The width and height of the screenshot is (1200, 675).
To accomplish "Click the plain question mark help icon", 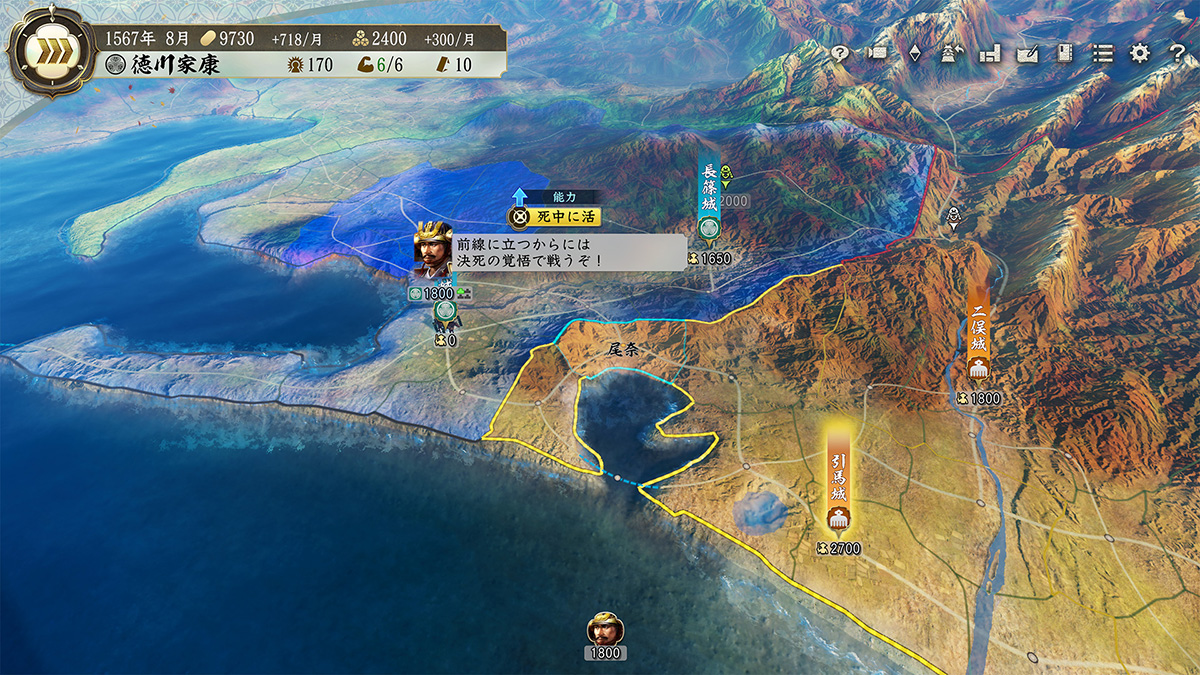I will pos(1176,54).
